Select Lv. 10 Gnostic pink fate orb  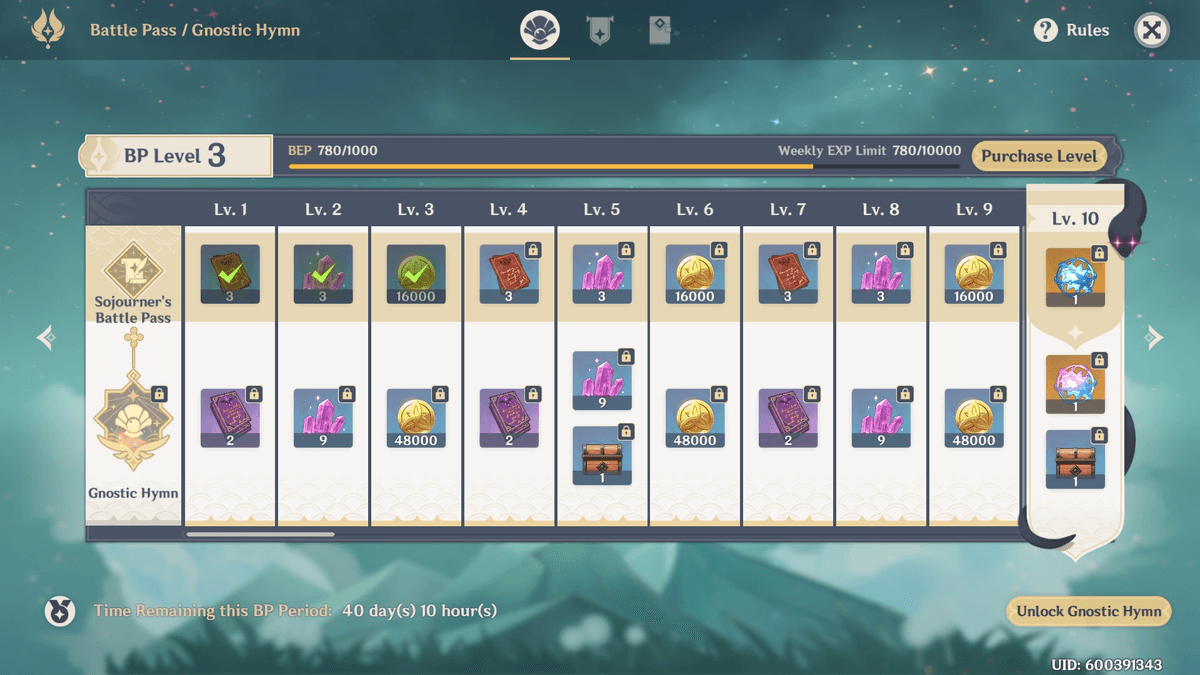click(1075, 385)
